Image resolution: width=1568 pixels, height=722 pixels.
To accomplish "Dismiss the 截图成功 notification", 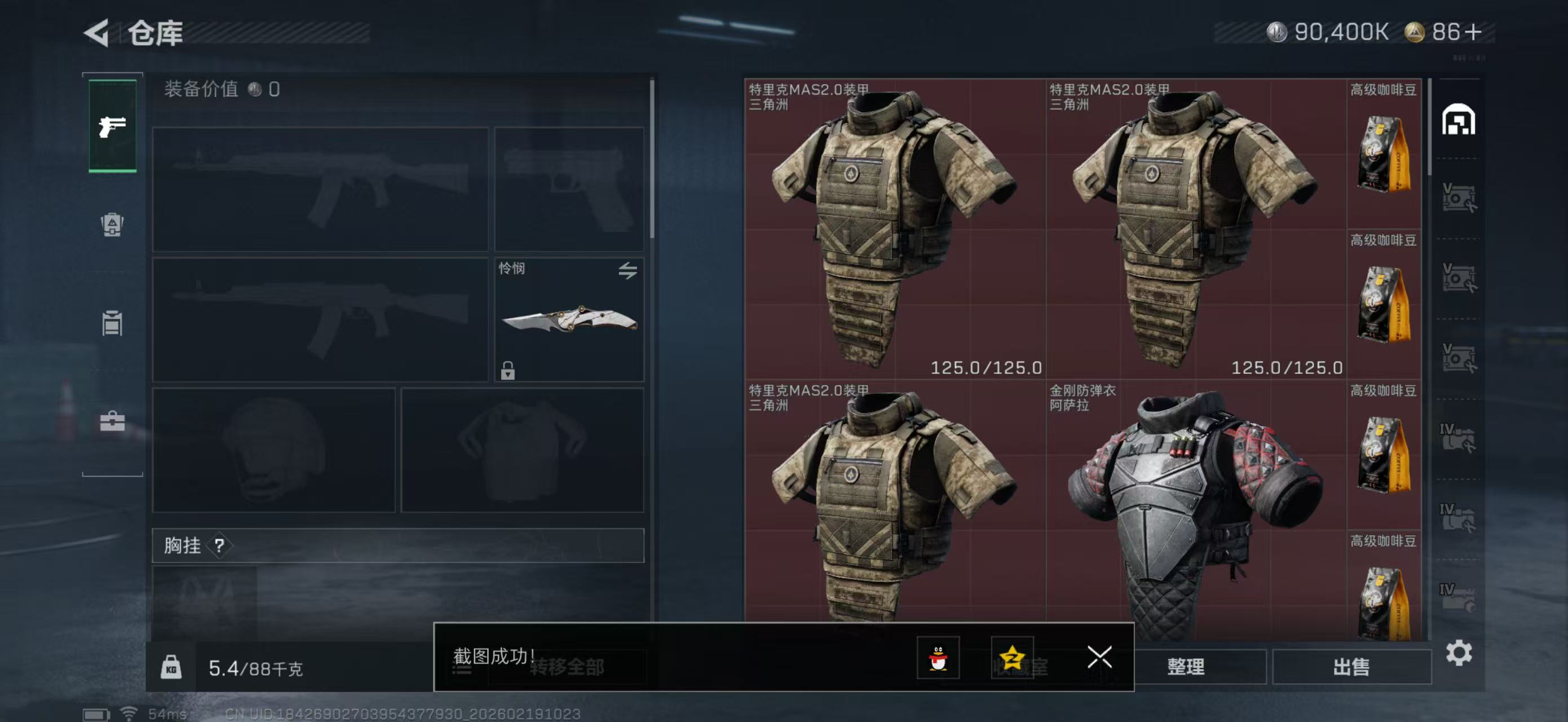I will click(x=1099, y=658).
